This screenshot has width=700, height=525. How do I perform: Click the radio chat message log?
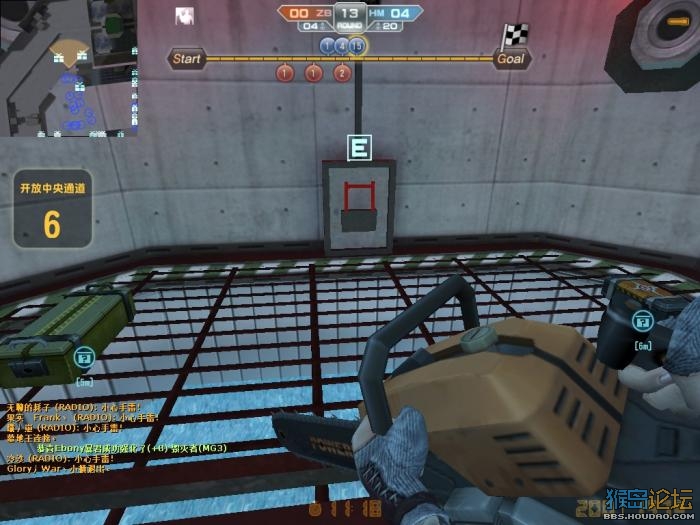[75, 436]
